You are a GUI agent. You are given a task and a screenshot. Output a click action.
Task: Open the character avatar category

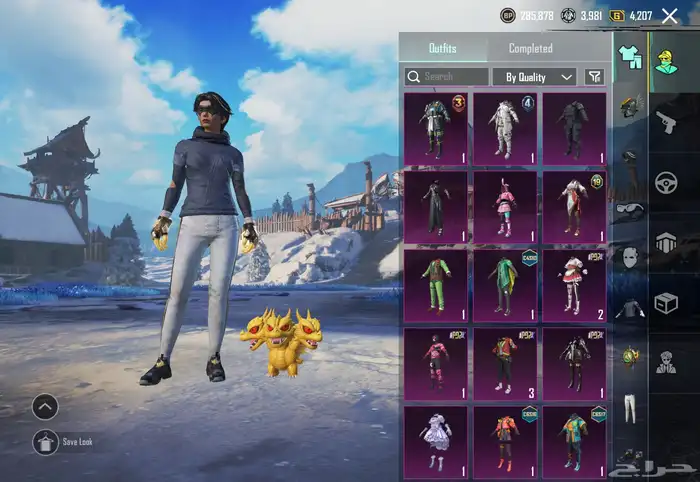pos(666,60)
